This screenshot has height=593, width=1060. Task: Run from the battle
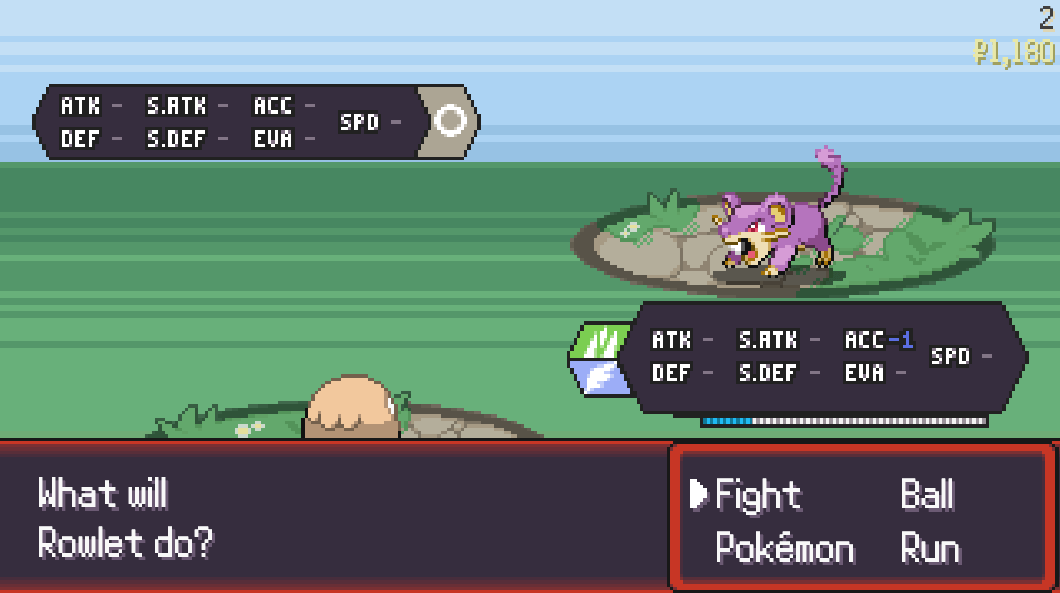point(930,549)
